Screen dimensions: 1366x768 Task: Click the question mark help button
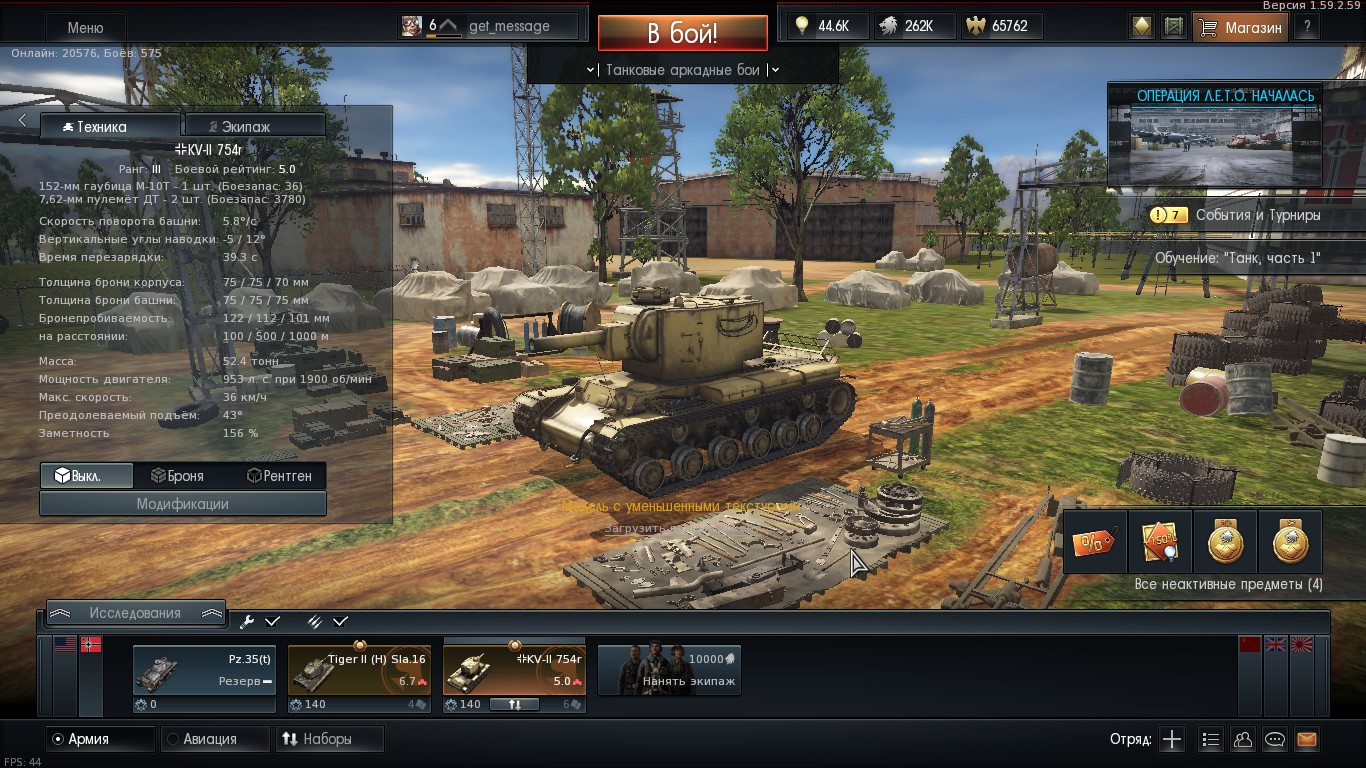click(1307, 28)
